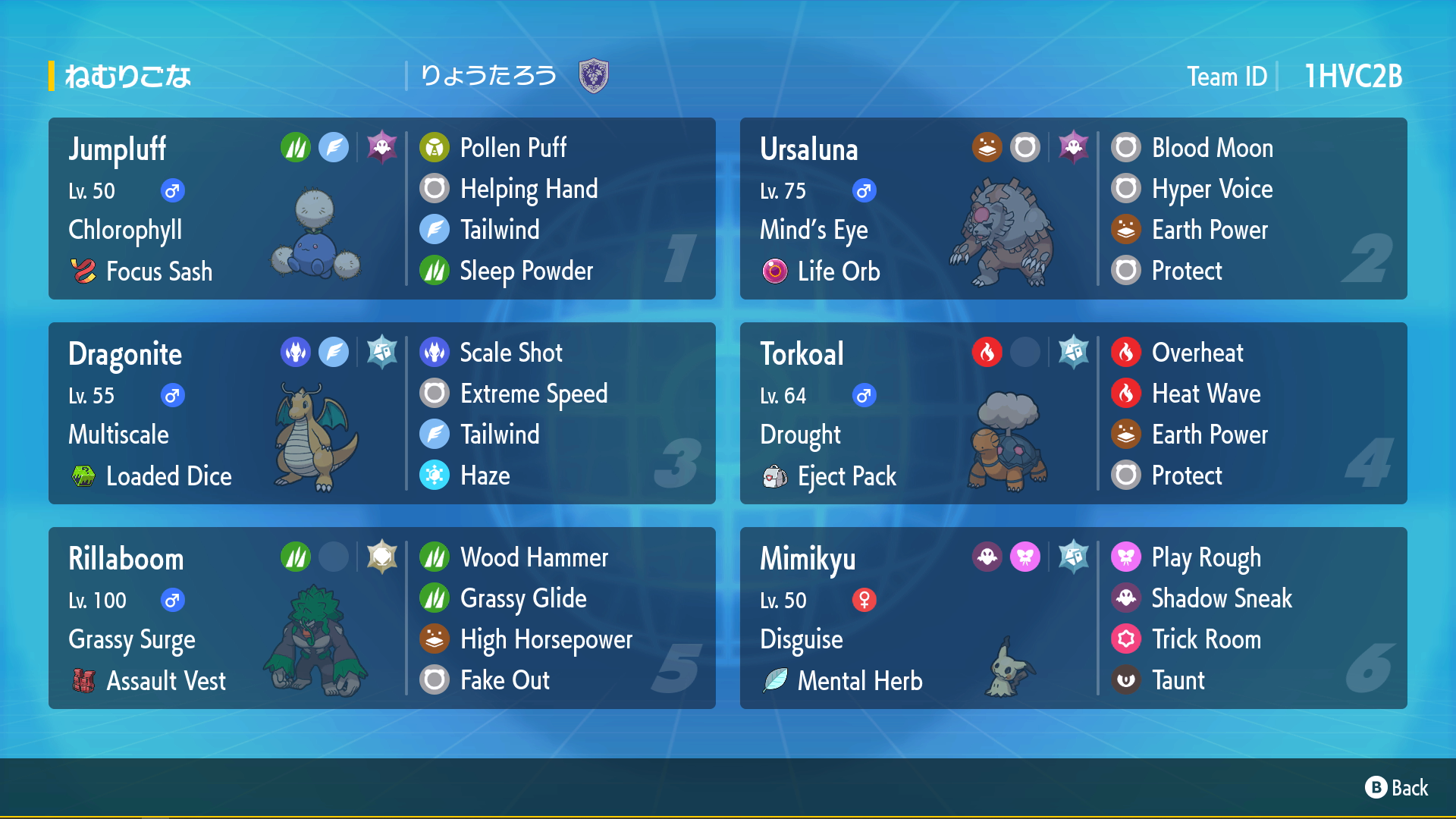Click Mimikyu's Mental Herb item
This screenshot has height=819, width=1456.
tap(858, 680)
